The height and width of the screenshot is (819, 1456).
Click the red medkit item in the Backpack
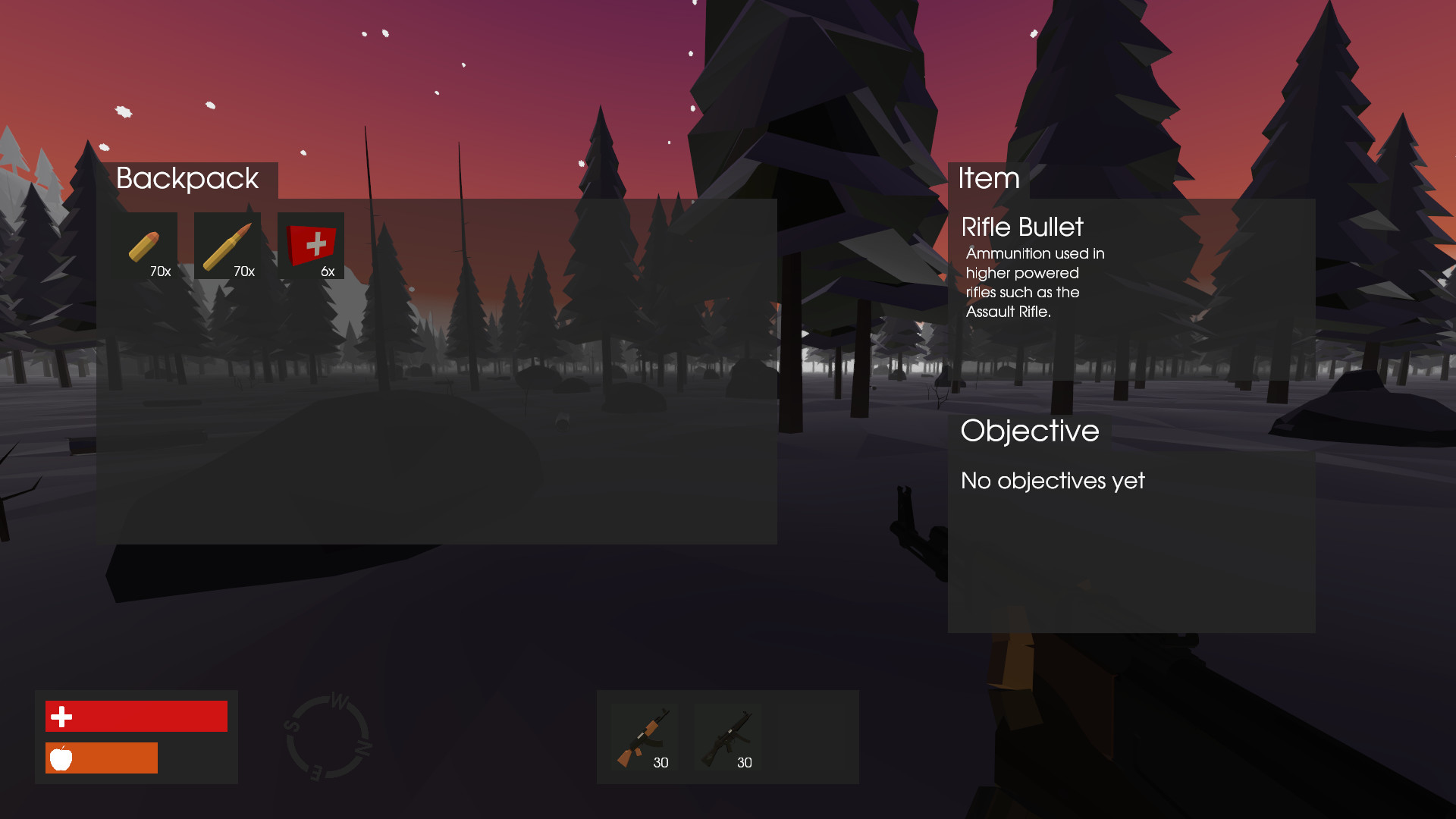click(312, 245)
